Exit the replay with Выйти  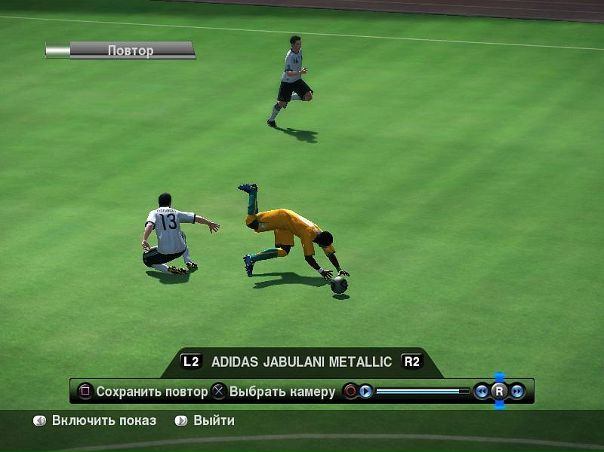205,421
